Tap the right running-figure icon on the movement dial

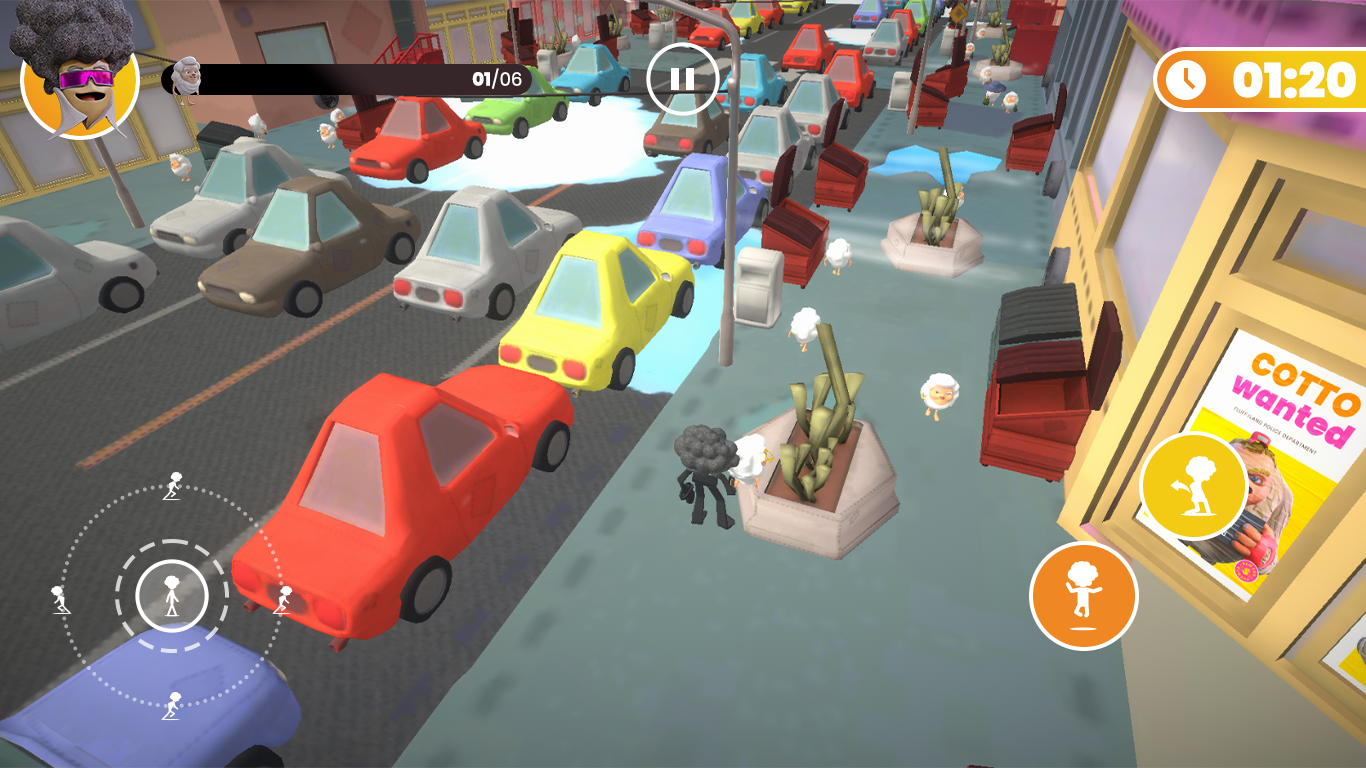coord(283,597)
